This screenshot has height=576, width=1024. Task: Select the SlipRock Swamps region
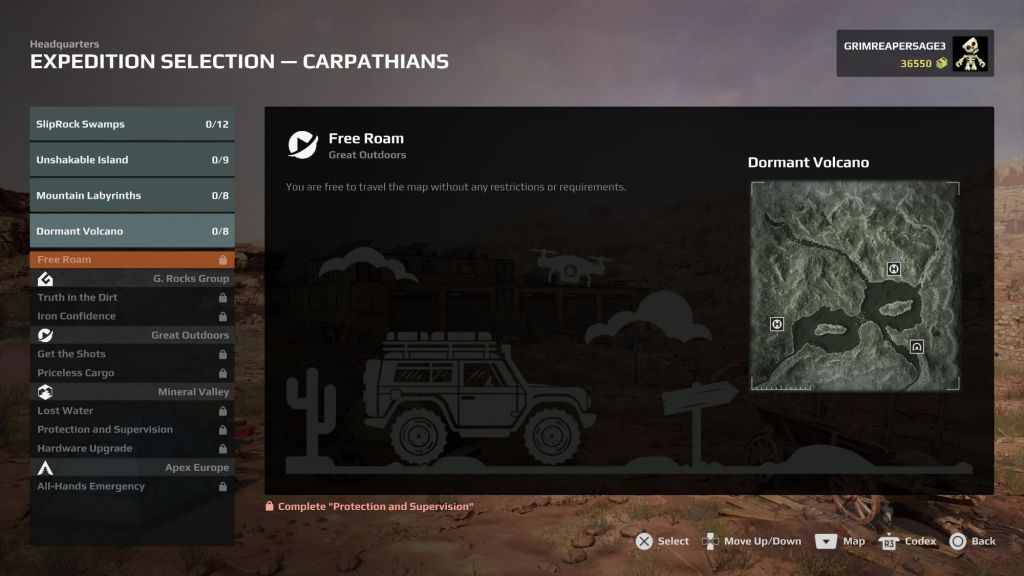(131, 124)
